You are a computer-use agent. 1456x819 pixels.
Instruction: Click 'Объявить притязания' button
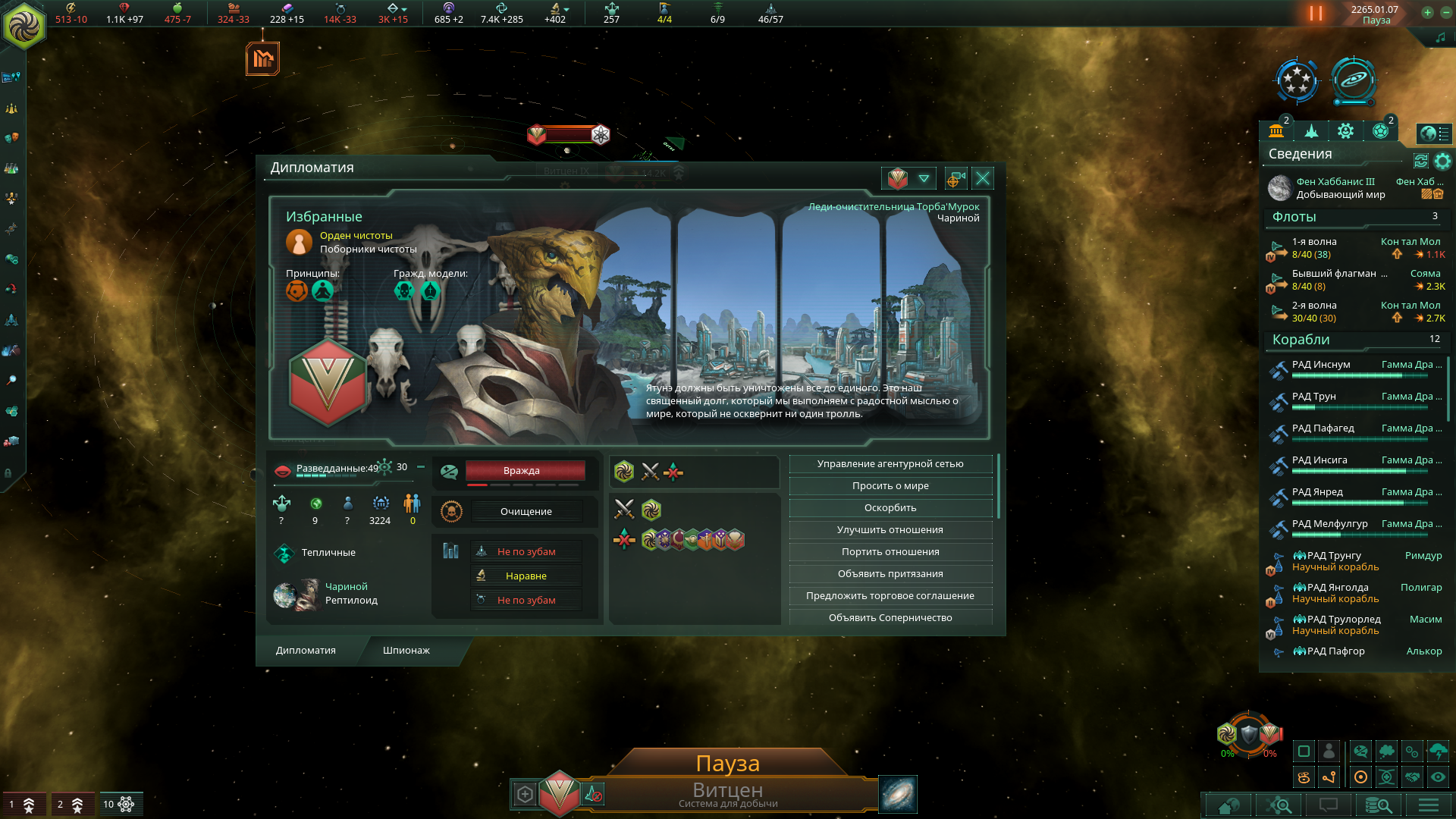point(890,574)
